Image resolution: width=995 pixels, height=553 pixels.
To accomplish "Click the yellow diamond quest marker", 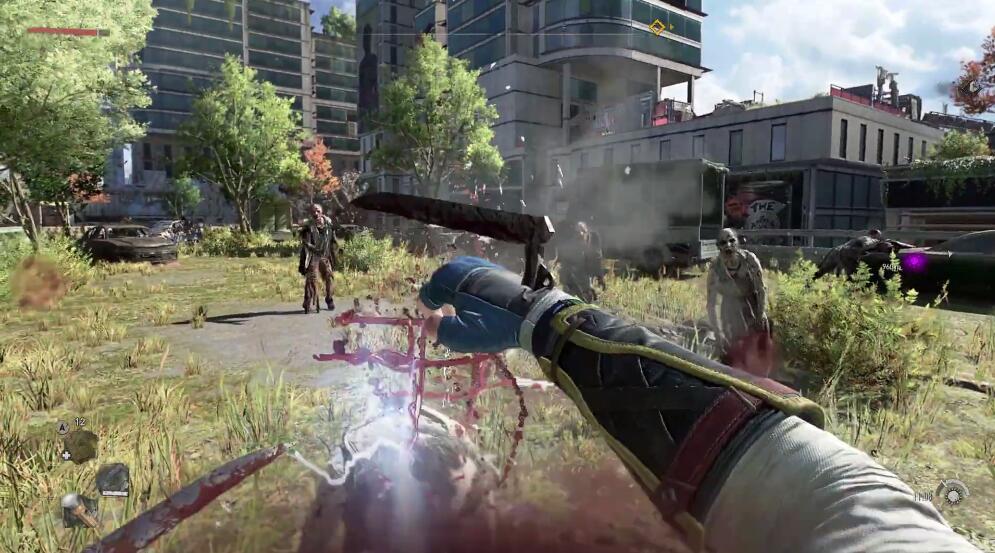I will [657, 27].
